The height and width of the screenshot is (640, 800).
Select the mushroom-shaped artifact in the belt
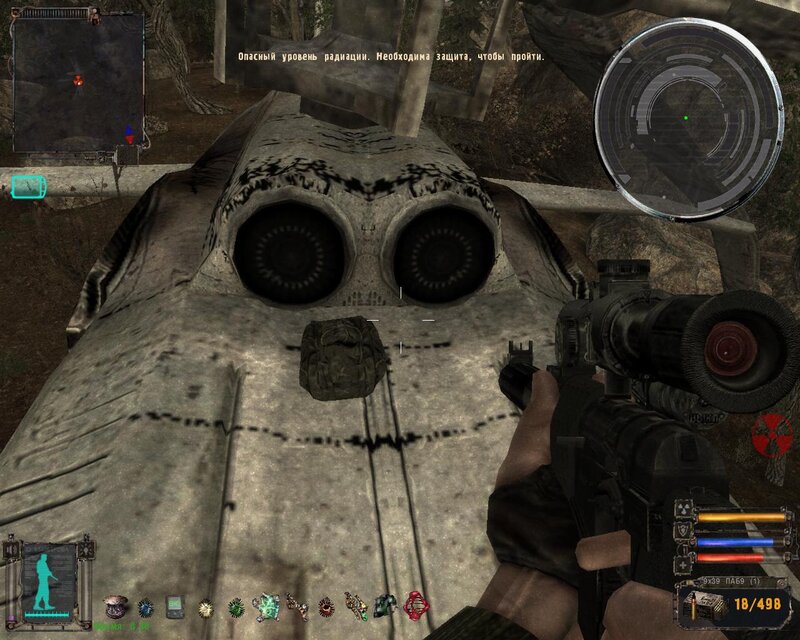(x=114, y=605)
